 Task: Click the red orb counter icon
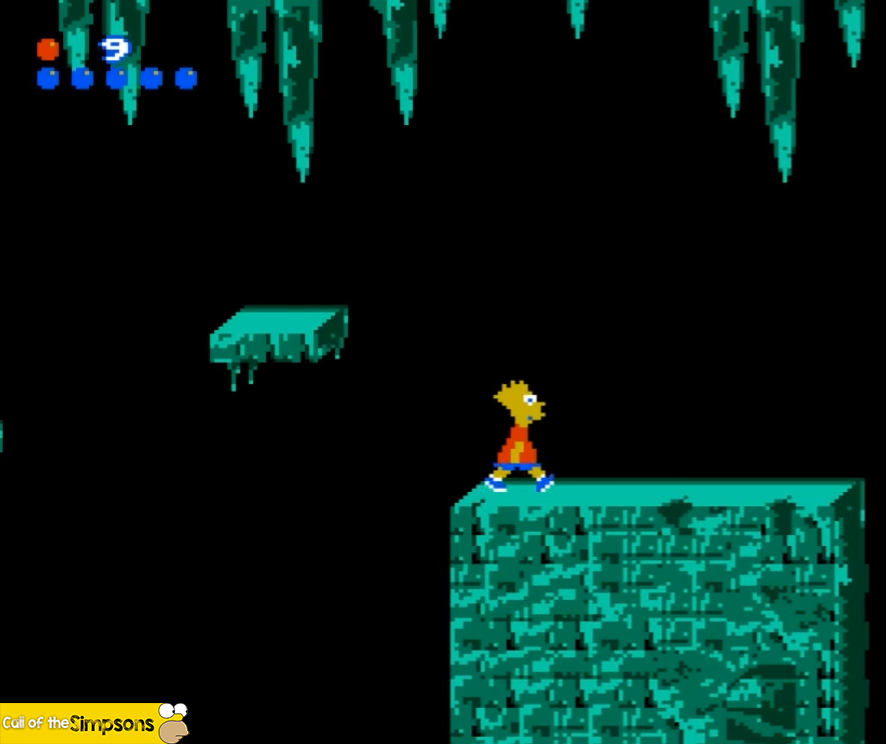(x=47, y=49)
